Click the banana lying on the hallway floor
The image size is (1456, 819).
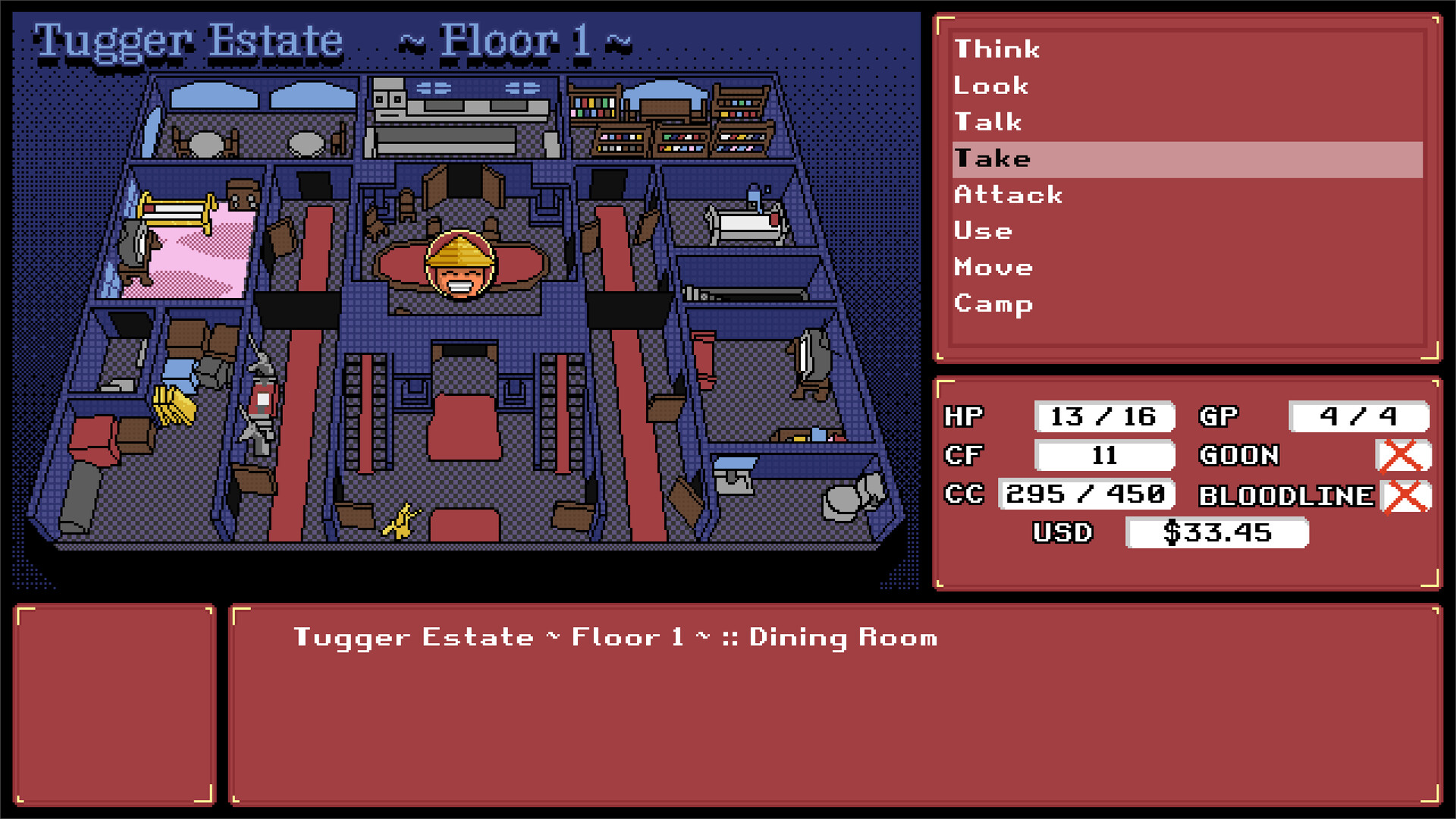[402, 519]
